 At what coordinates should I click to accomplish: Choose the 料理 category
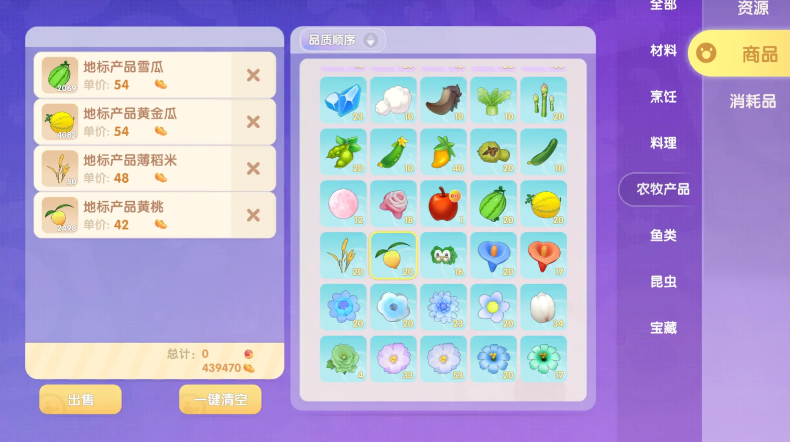coord(663,142)
